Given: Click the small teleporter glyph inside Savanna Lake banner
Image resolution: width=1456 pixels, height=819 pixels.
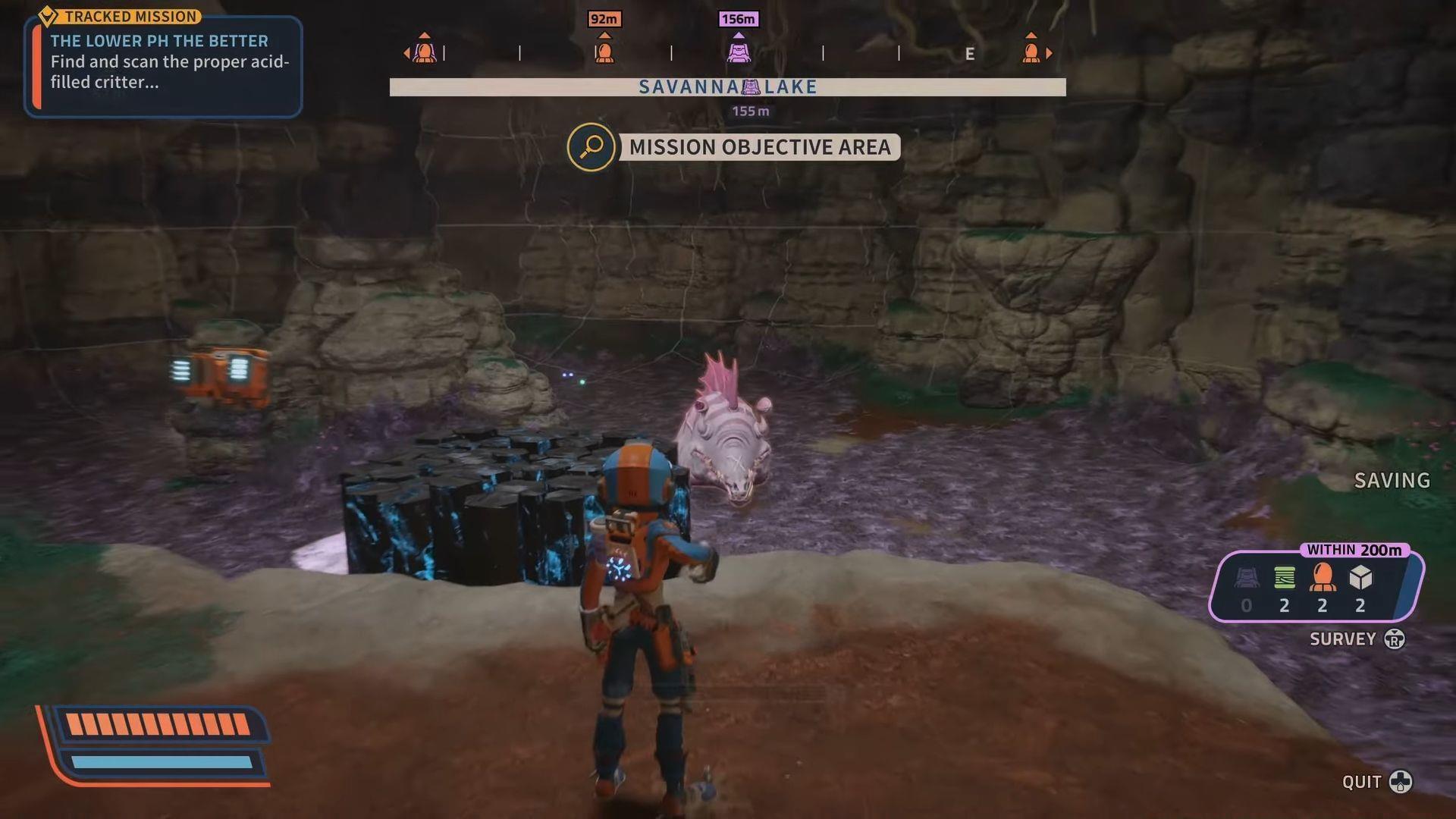Looking at the screenshot, I should (x=749, y=87).
